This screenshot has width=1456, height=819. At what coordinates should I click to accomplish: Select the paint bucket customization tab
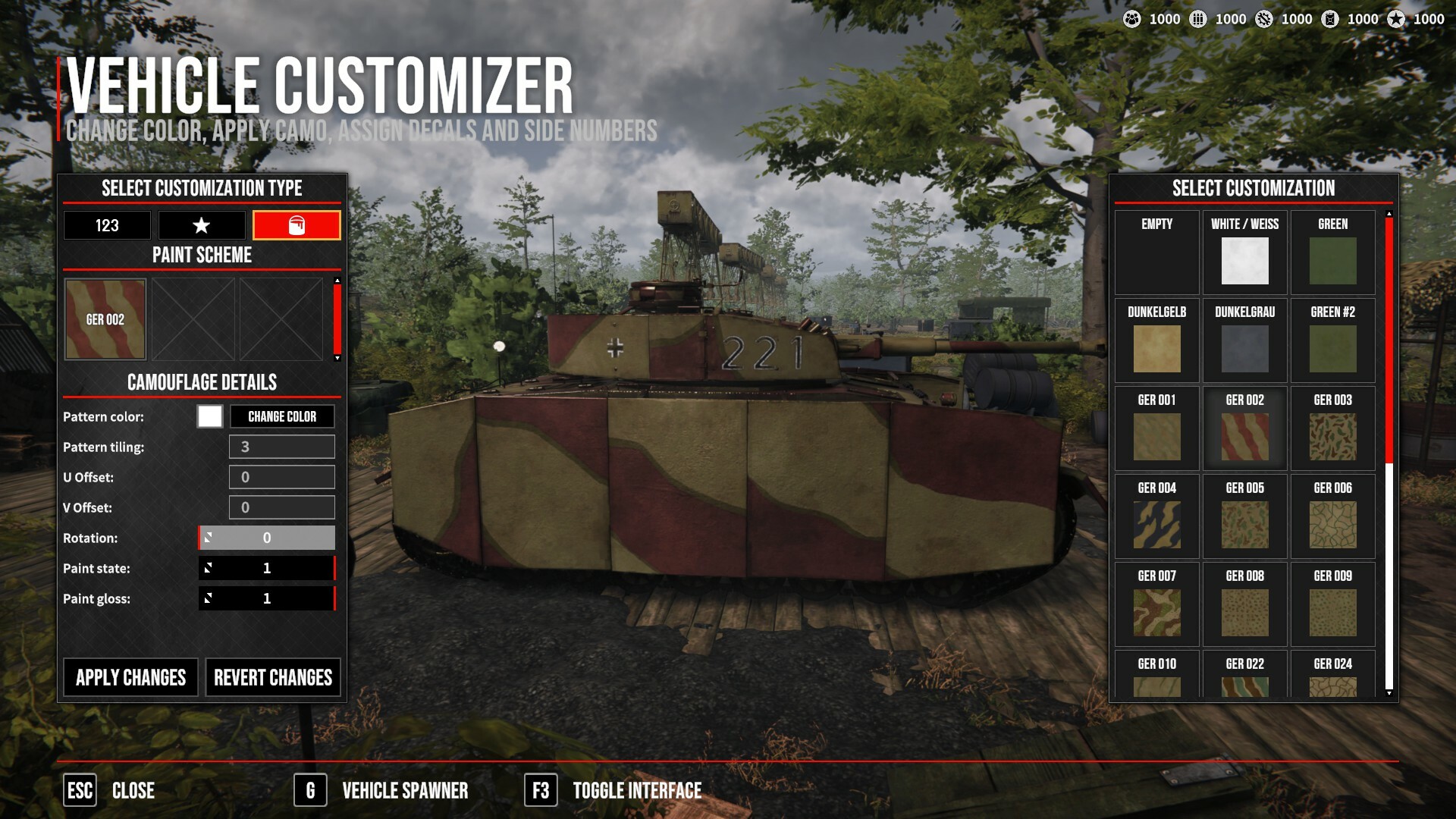297,225
